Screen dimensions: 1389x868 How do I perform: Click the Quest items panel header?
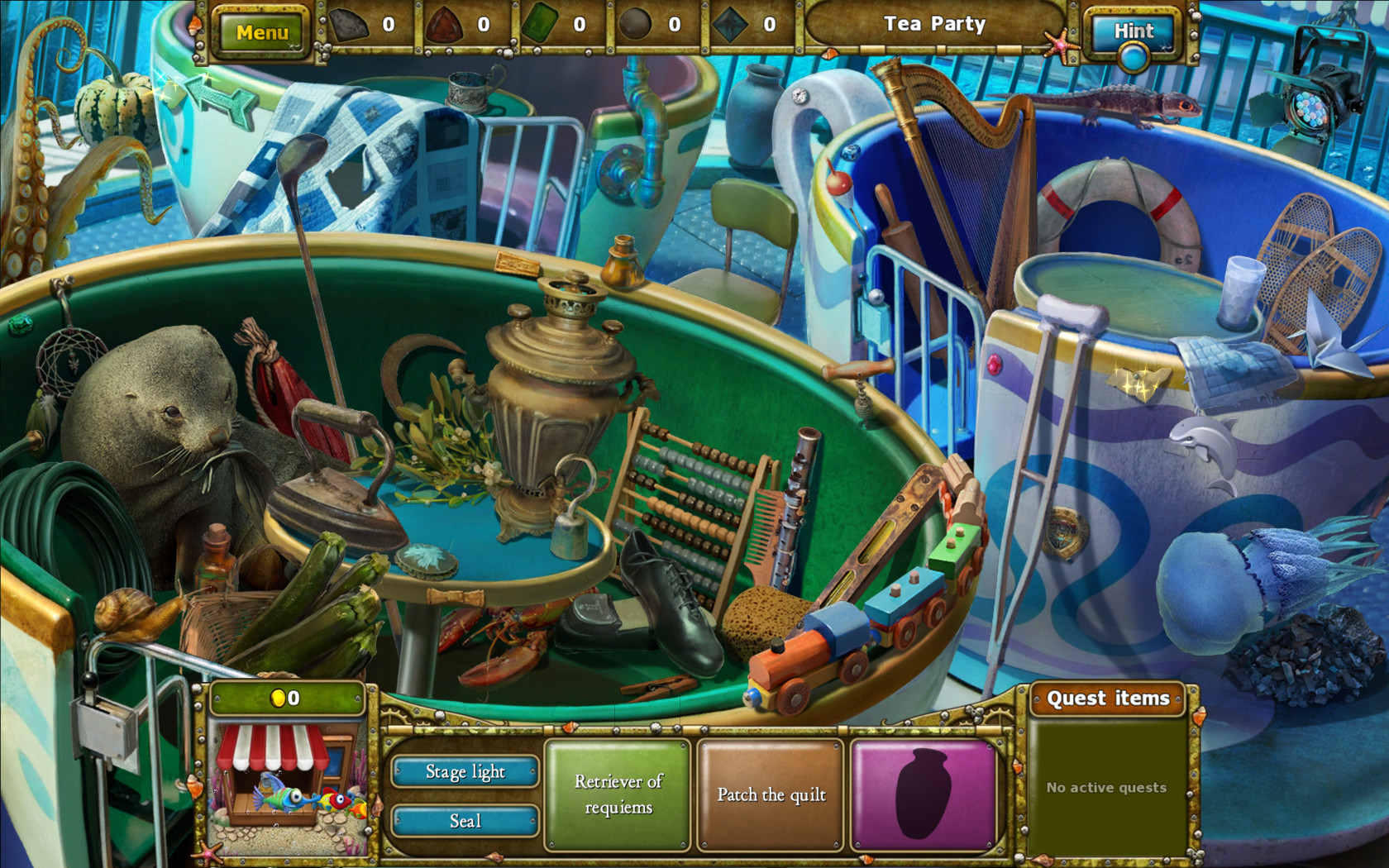point(1108,699)
